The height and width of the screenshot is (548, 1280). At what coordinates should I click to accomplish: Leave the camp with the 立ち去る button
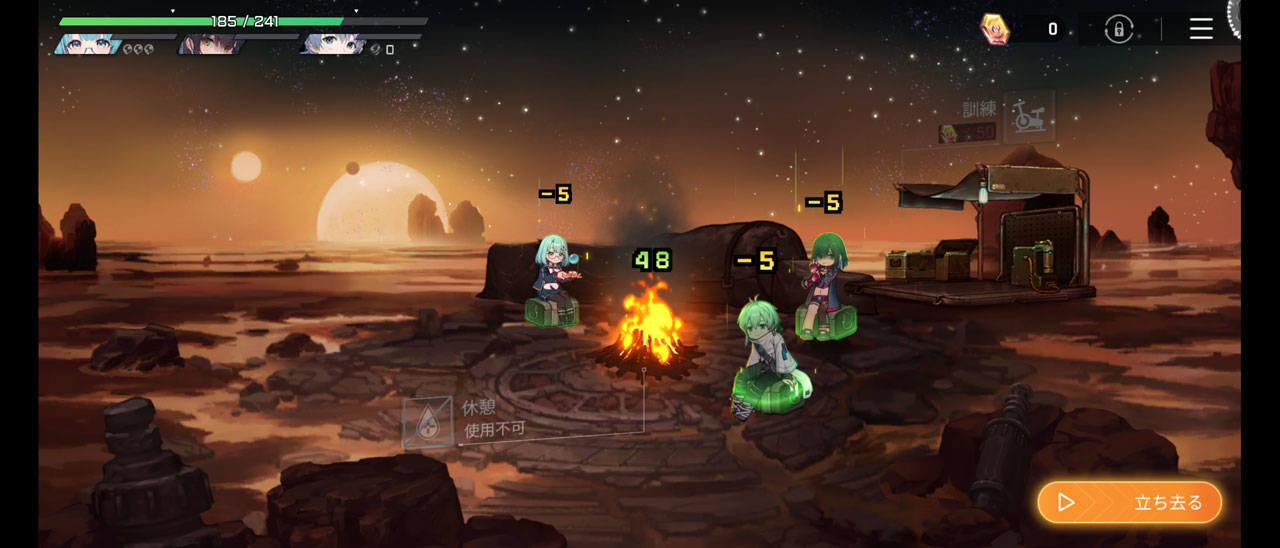click(x=1129, y=502)
